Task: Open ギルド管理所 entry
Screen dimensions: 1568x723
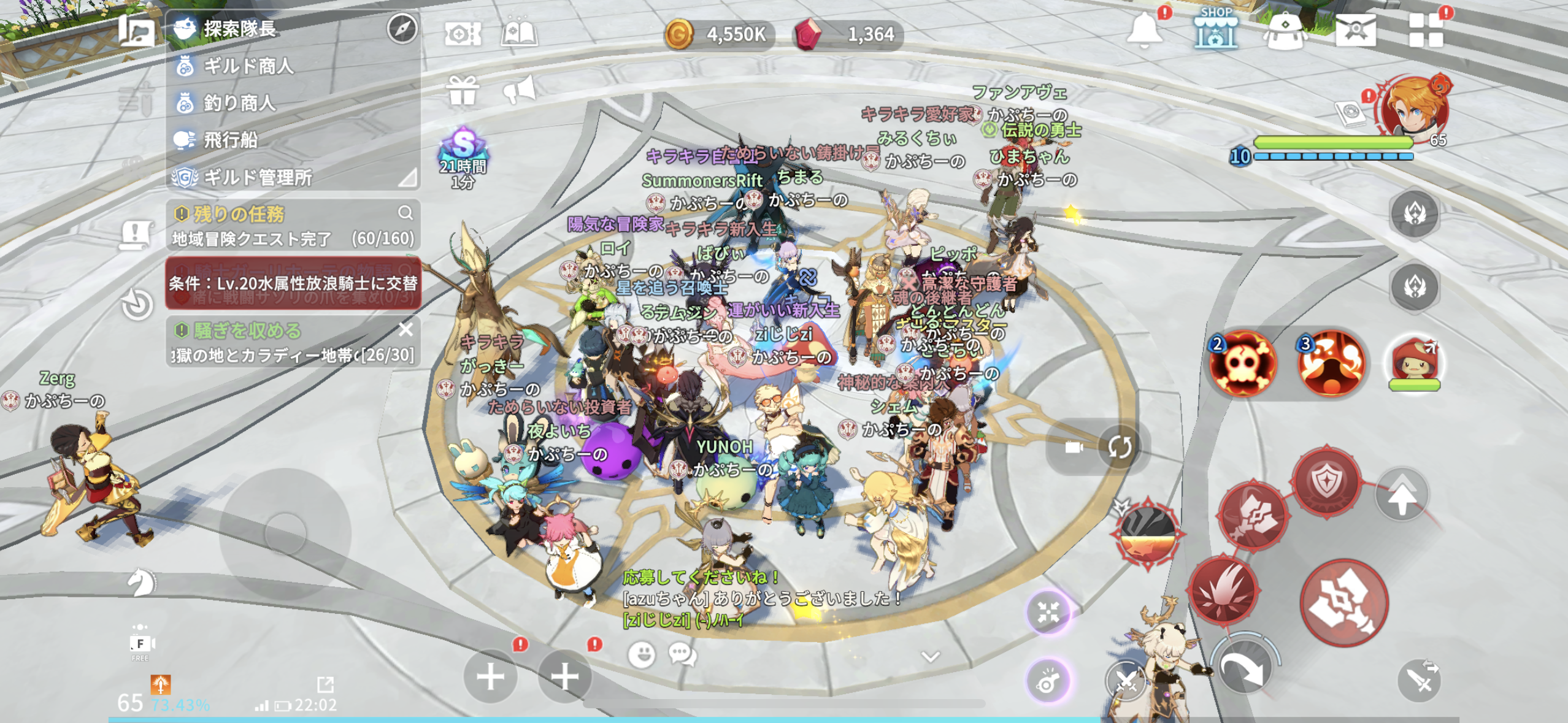Action: point(258,177)
